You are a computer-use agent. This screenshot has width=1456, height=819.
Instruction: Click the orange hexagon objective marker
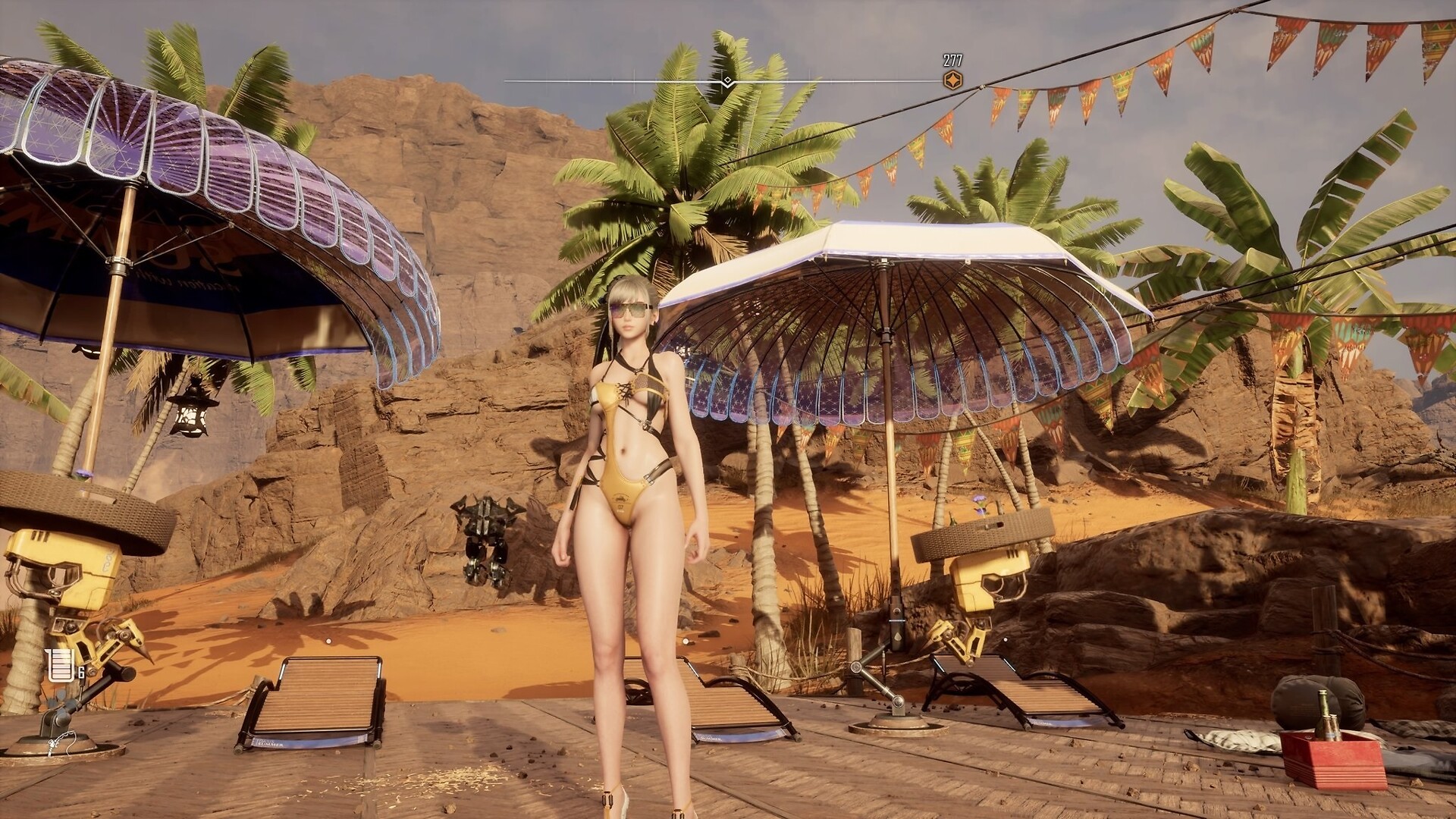[x=952, y=80]
